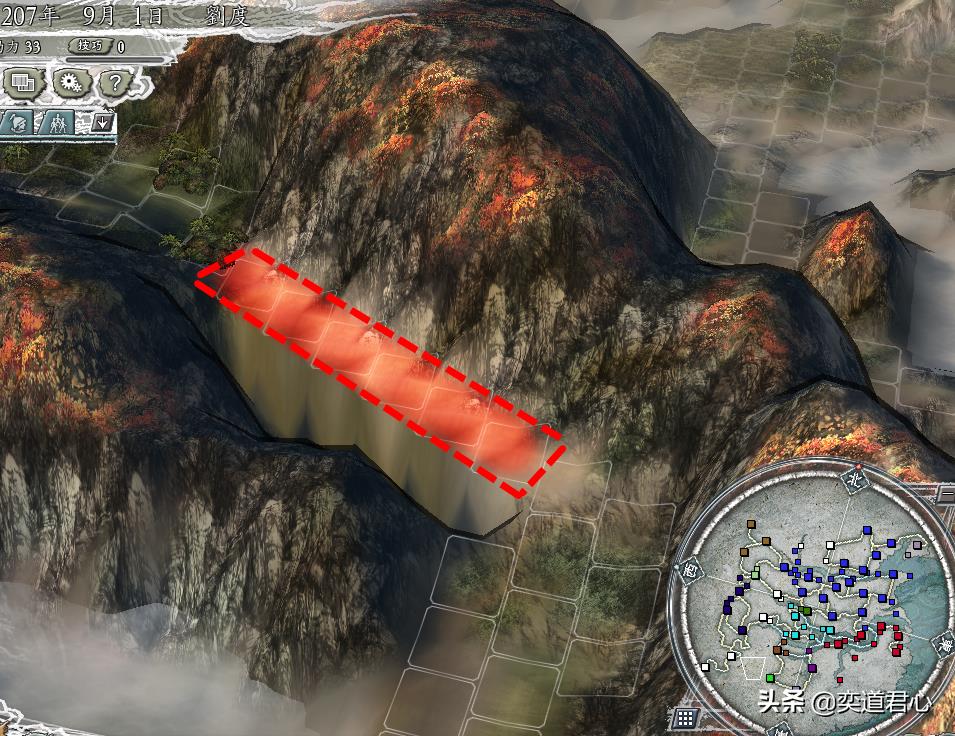Toggle the grid button beside the minimap
Image resolution: width=955 pixels, height=736 pixels.
(x=685, y=717)
